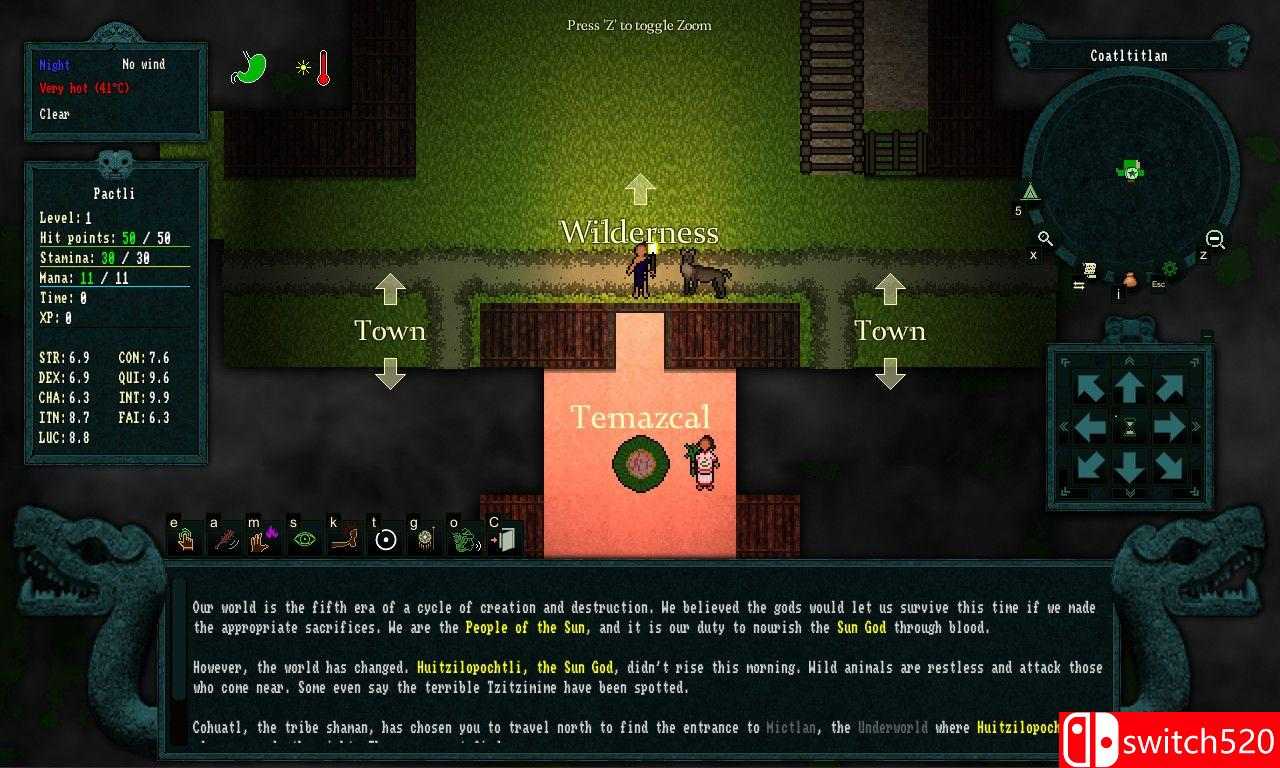
Task: Click the swap arrows icon near the minimap
Action: click(x=1079, y=284)
